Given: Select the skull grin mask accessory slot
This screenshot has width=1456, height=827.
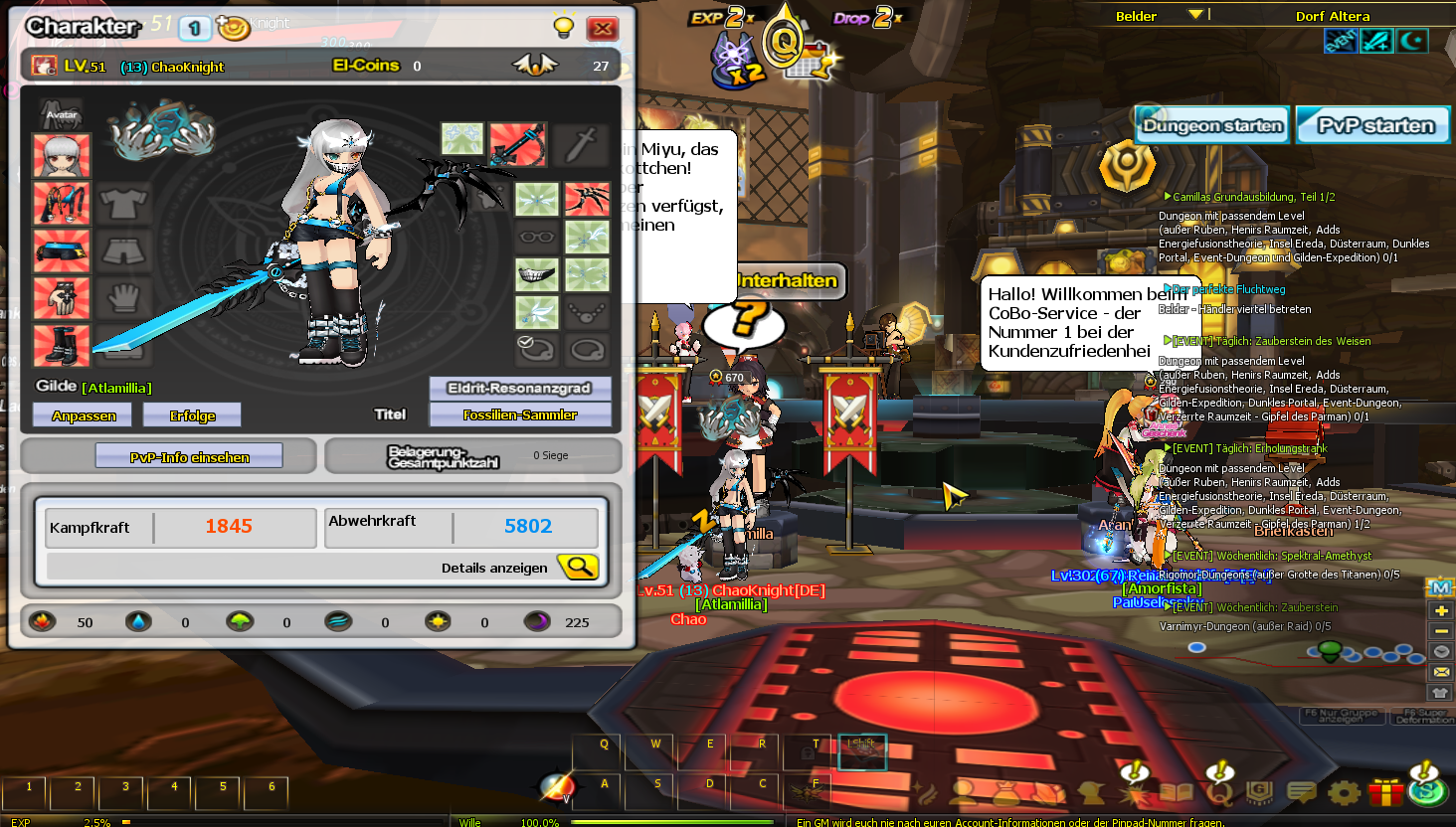Looking at the screenshot, I should (x=537, y=274).
